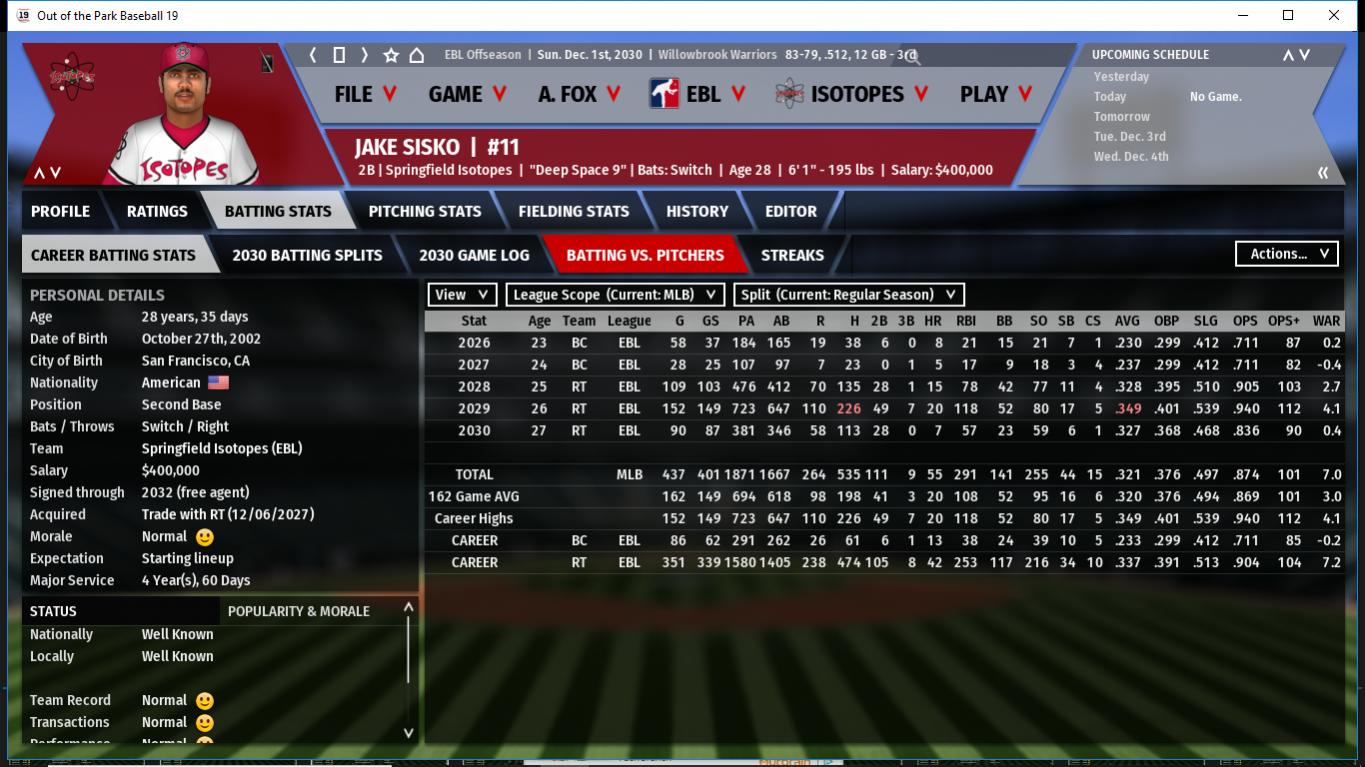Viewport: 1365px width, 767px height.
Task: View 2030 BATTING SPLITS
Action: click(x=307, y=255)
